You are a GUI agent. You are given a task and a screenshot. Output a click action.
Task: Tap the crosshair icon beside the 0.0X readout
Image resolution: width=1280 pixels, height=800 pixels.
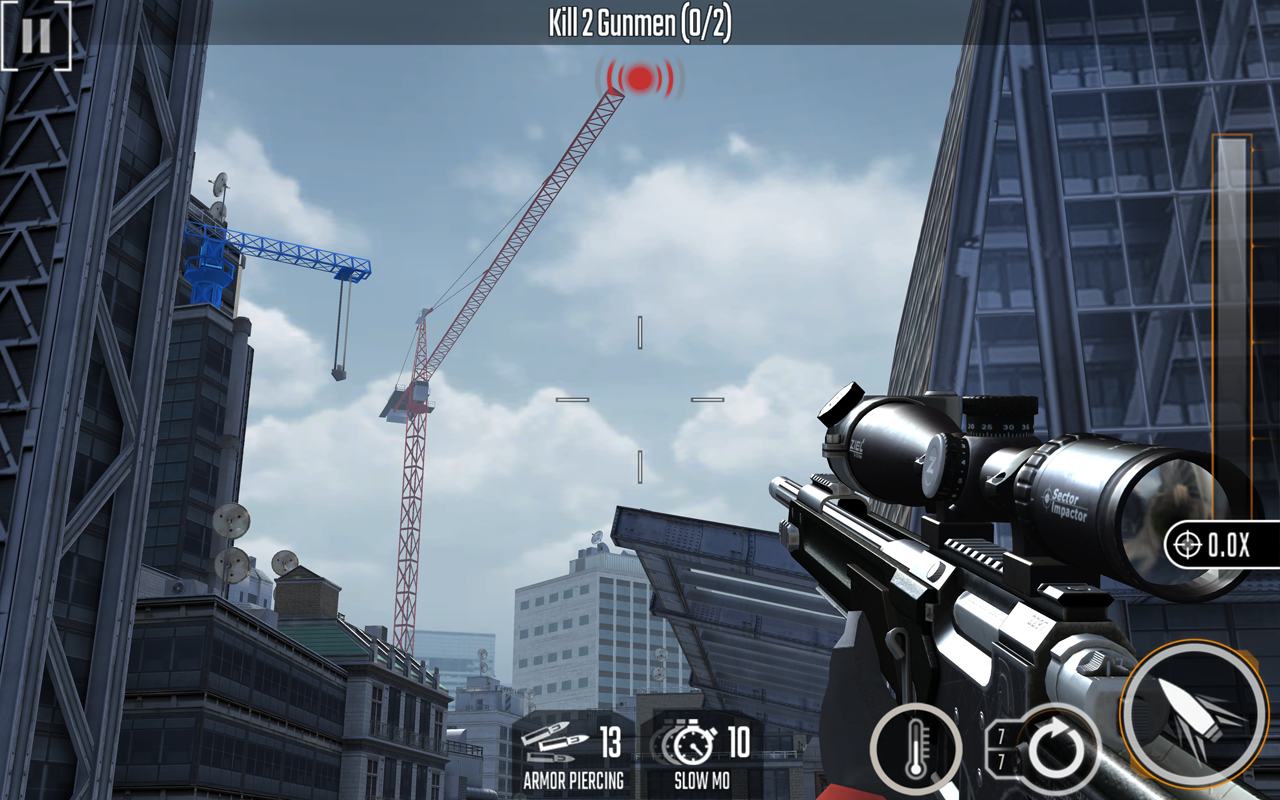tap(1186, 546)
